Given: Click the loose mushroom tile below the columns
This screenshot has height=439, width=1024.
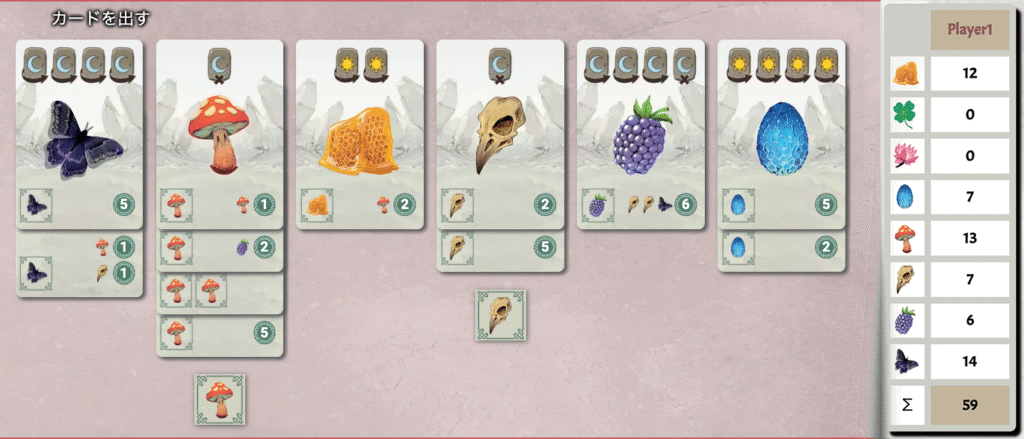Looking at the screenshot, I should coord(220,397).
